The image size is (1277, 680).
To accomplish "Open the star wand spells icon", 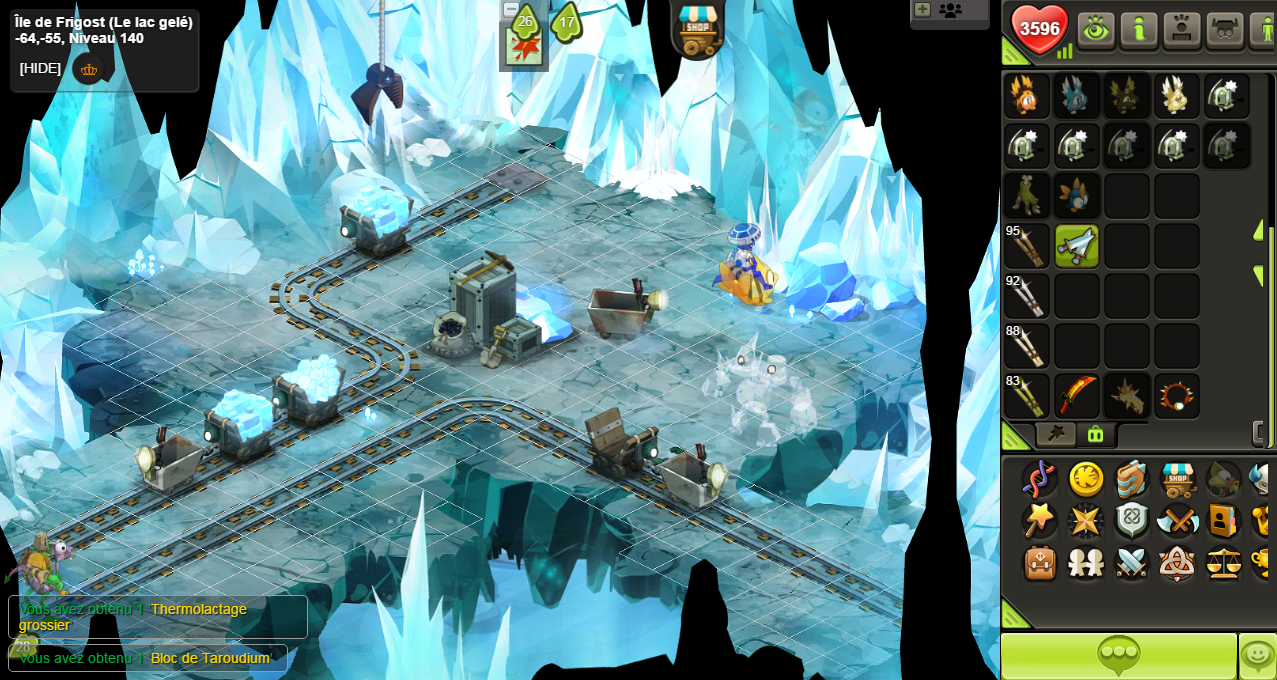I will pyautogui.click(x=1039, y=521).
